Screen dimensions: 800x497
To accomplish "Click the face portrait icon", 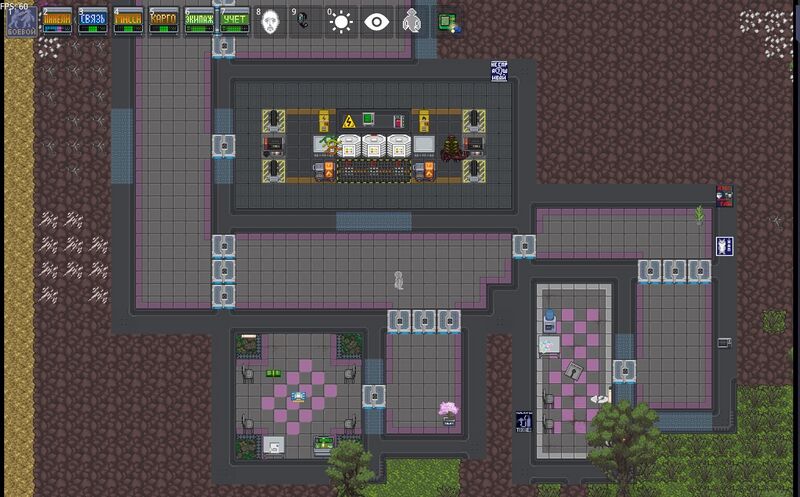I will [x=270, y=21].
